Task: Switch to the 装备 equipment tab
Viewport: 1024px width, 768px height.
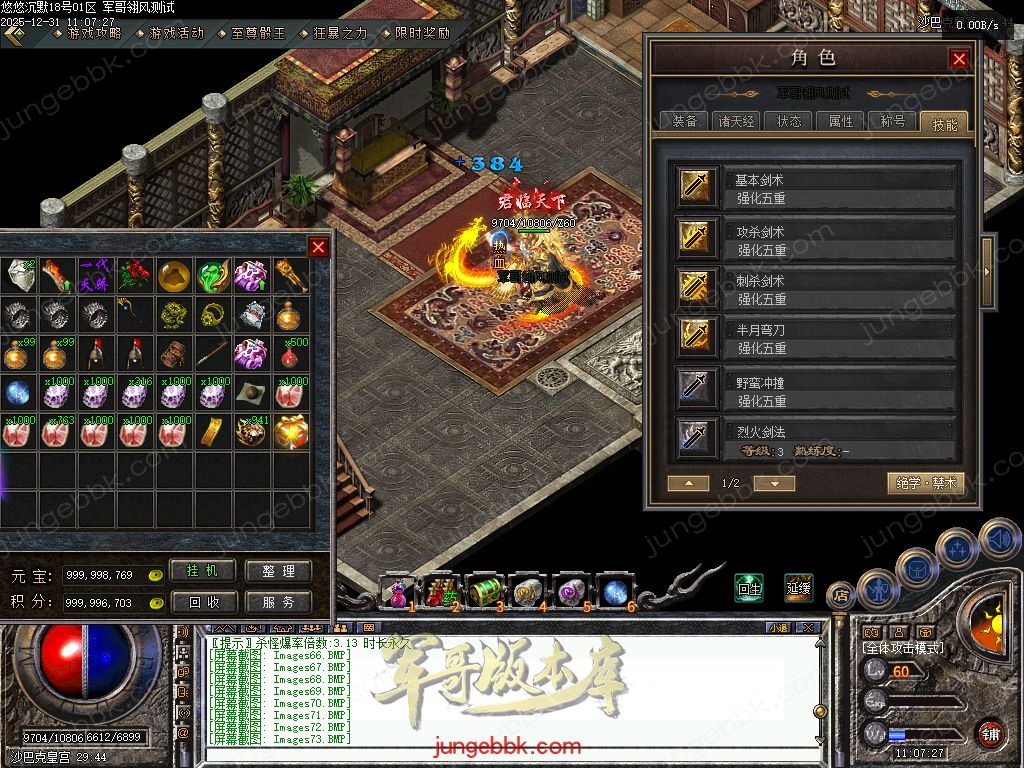Action: [685, 121]
